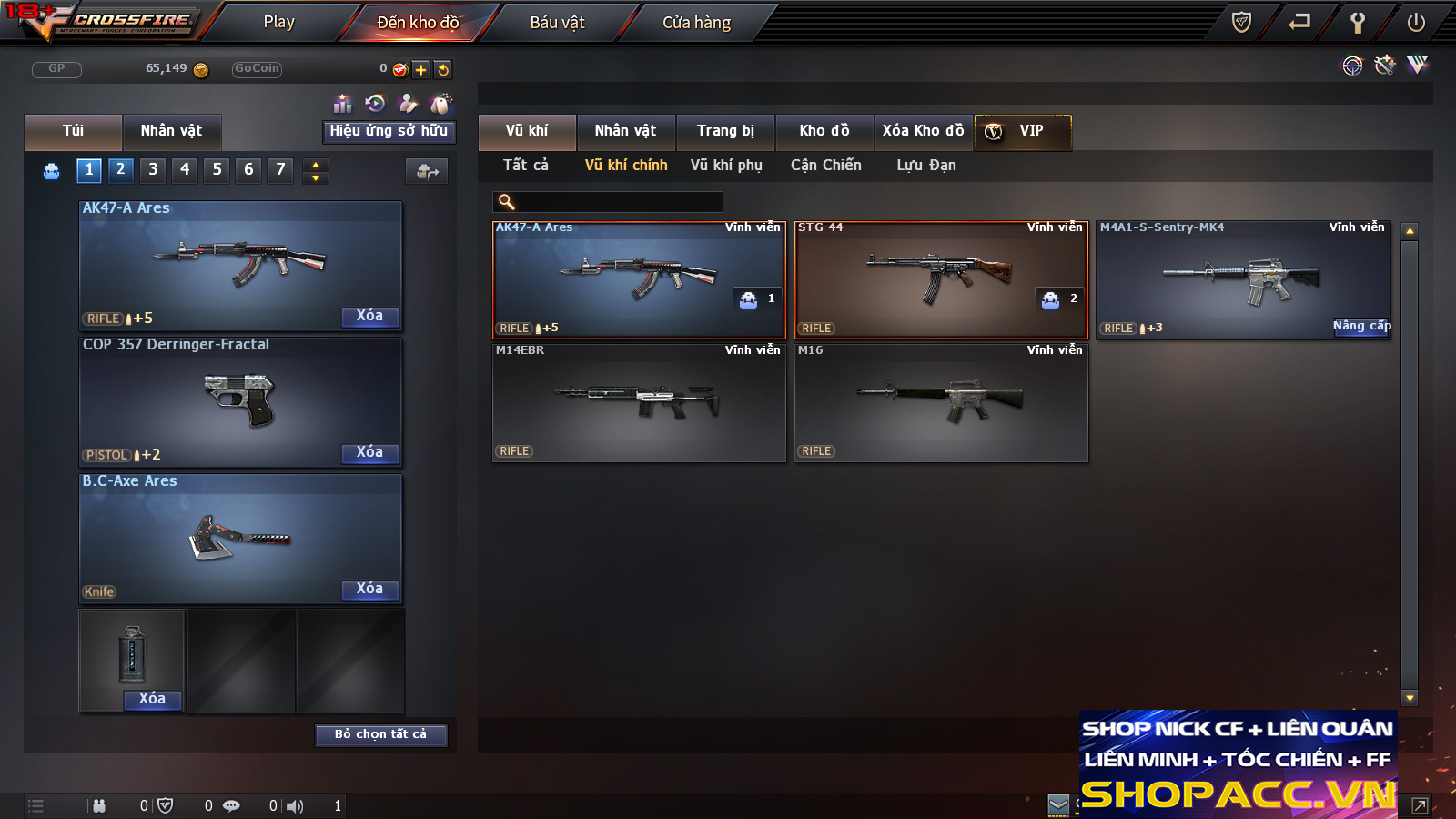
Task: Click Bỏ chọn tất cả button
Action: pyautogui.click(x=380, y=734)
